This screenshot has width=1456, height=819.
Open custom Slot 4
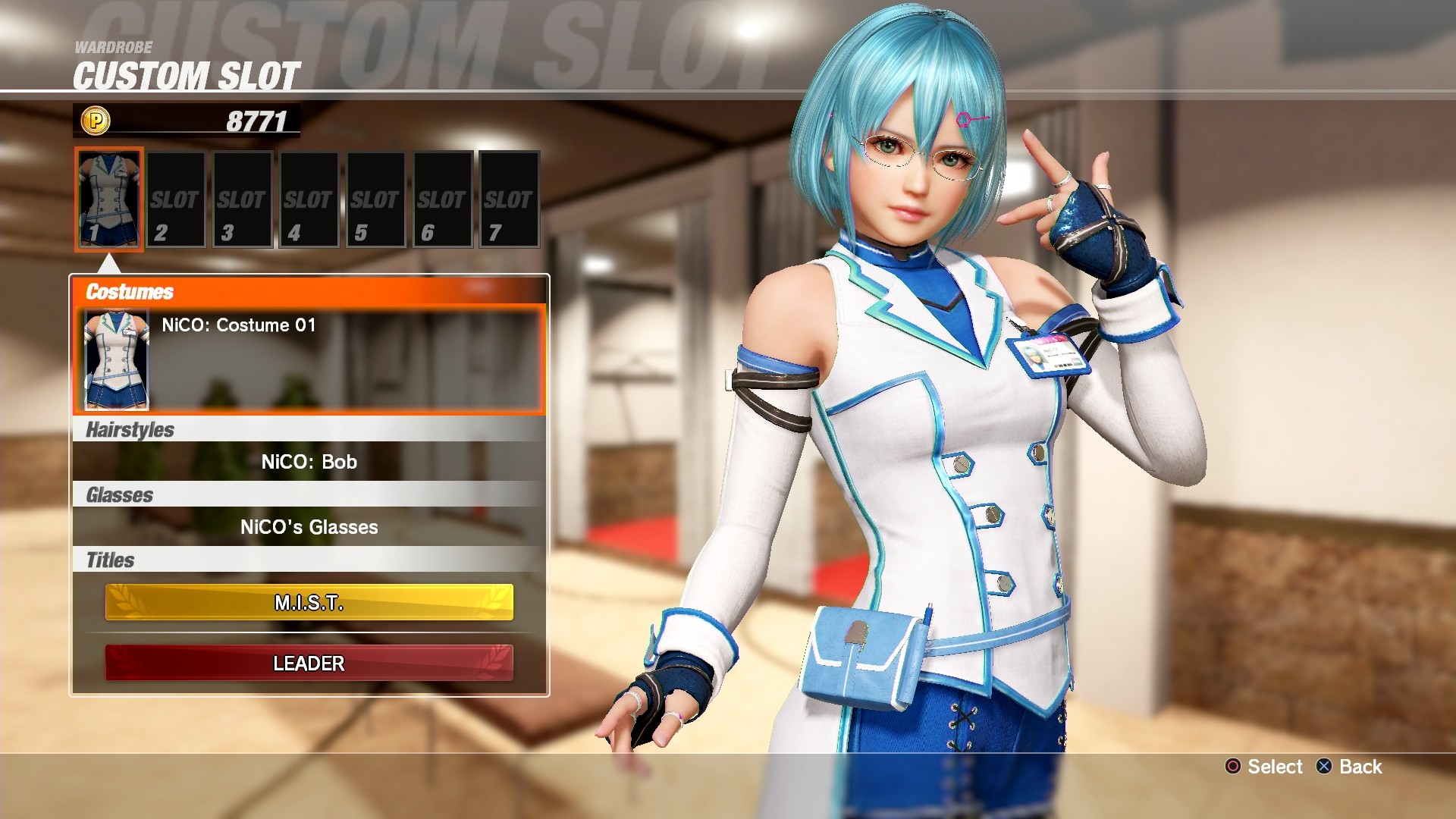[308, 199]
